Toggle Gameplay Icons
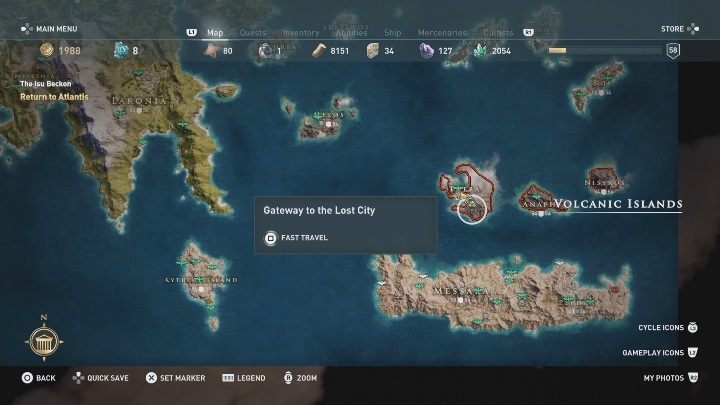This screenshot has height=405, width=720. click(x=660, y=353)
